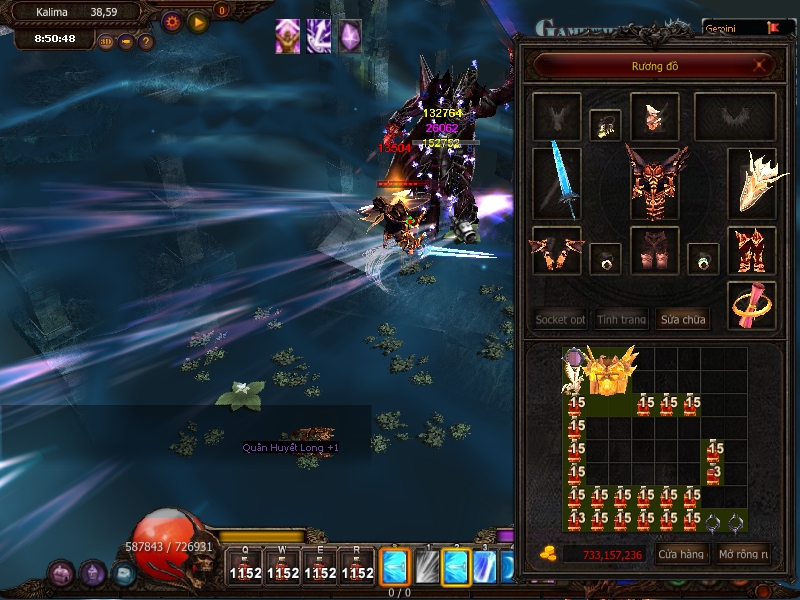Click the purple crystal buff icon
Screen dimensions: 800x600
(x=350, y=36)
